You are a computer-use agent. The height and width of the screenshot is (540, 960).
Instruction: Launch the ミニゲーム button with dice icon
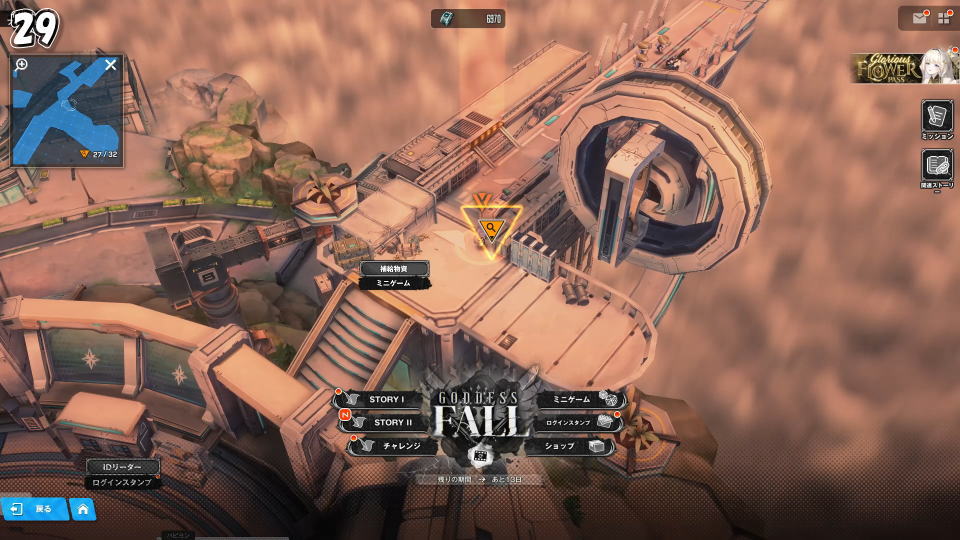[x=580, y=399]
